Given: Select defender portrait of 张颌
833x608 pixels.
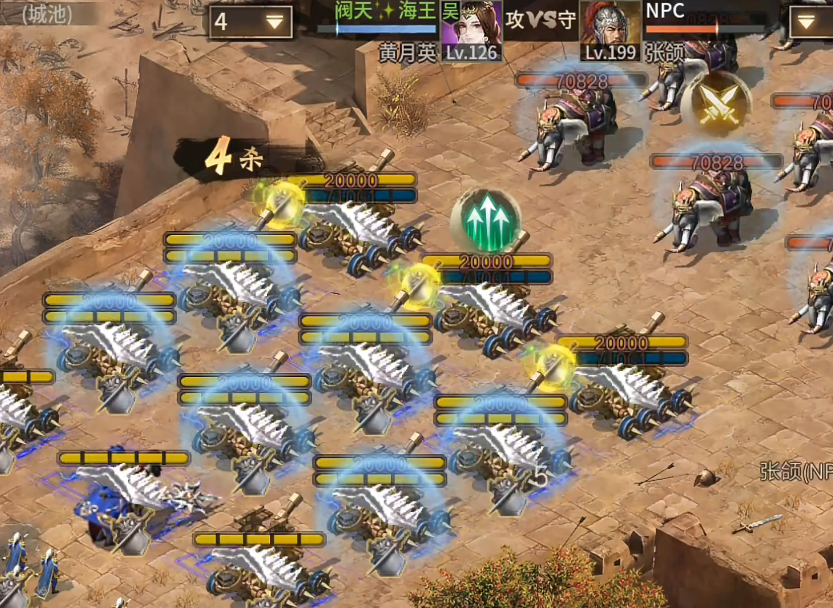Looking at the screenshot, I should [610, 26].
